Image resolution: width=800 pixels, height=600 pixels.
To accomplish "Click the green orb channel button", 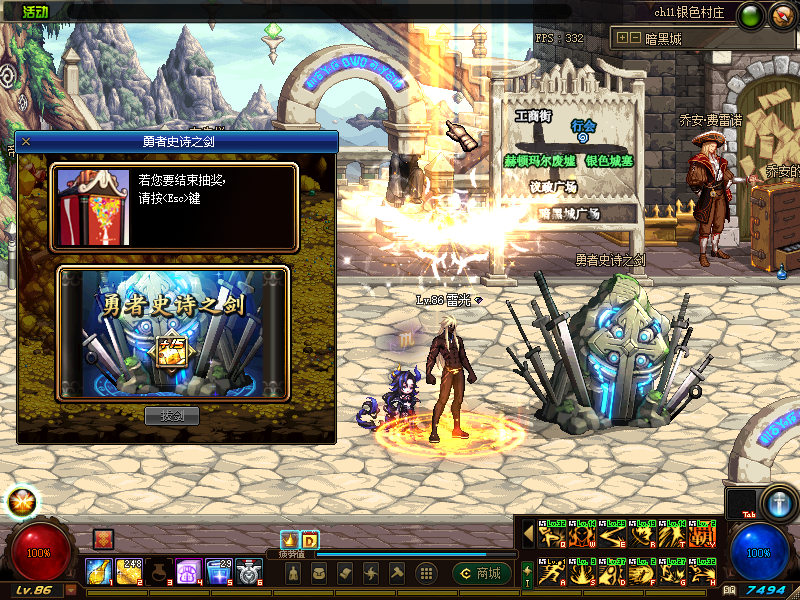I will [750, 15].
